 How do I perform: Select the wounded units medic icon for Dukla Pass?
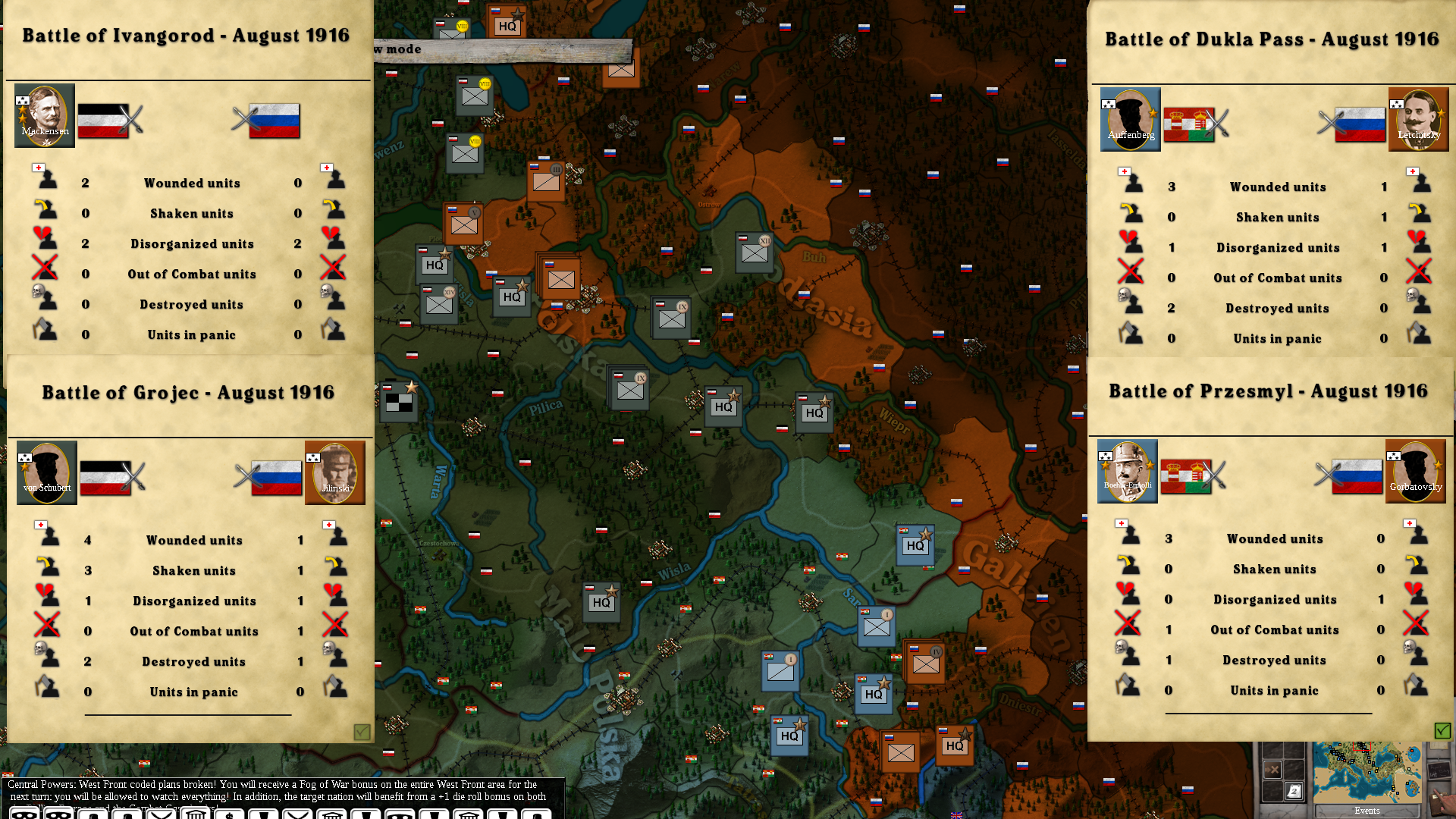pyautogui.click(x=1132, y=182)
